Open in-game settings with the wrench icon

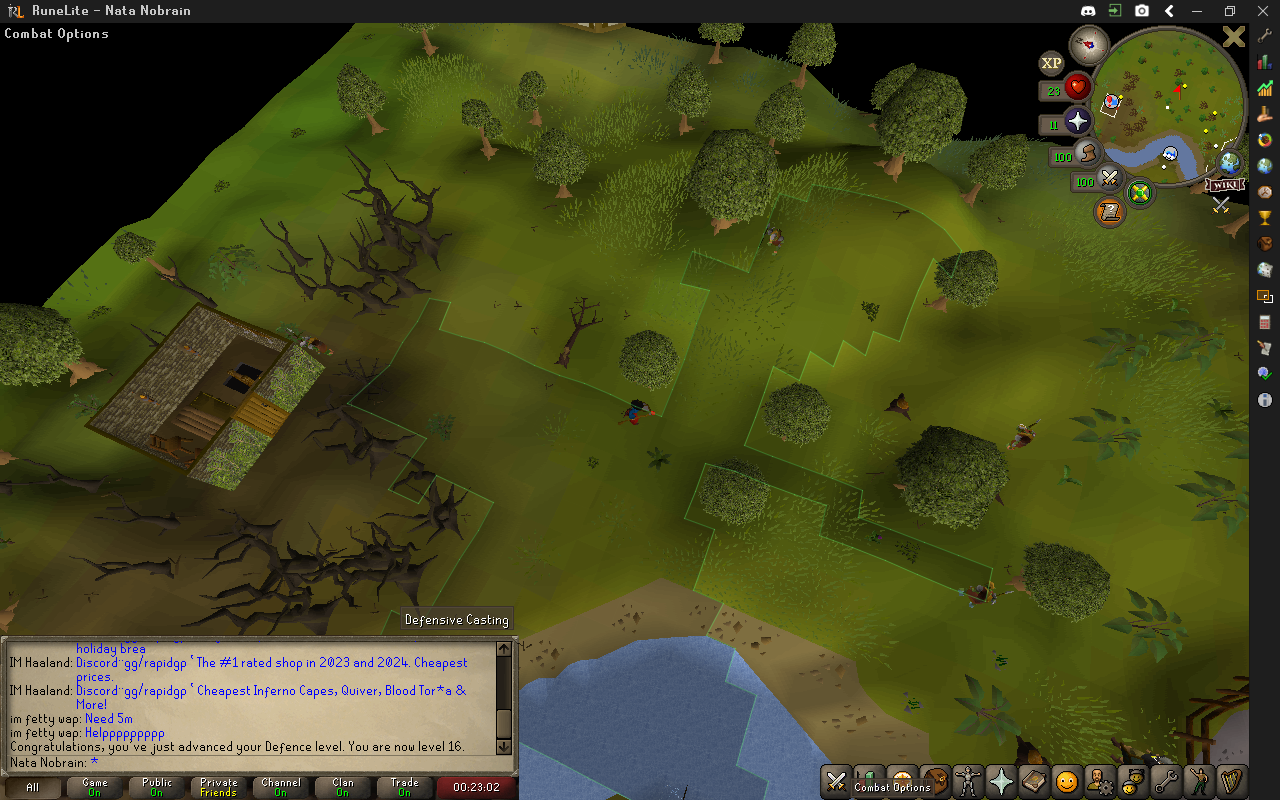(1167, 781)
